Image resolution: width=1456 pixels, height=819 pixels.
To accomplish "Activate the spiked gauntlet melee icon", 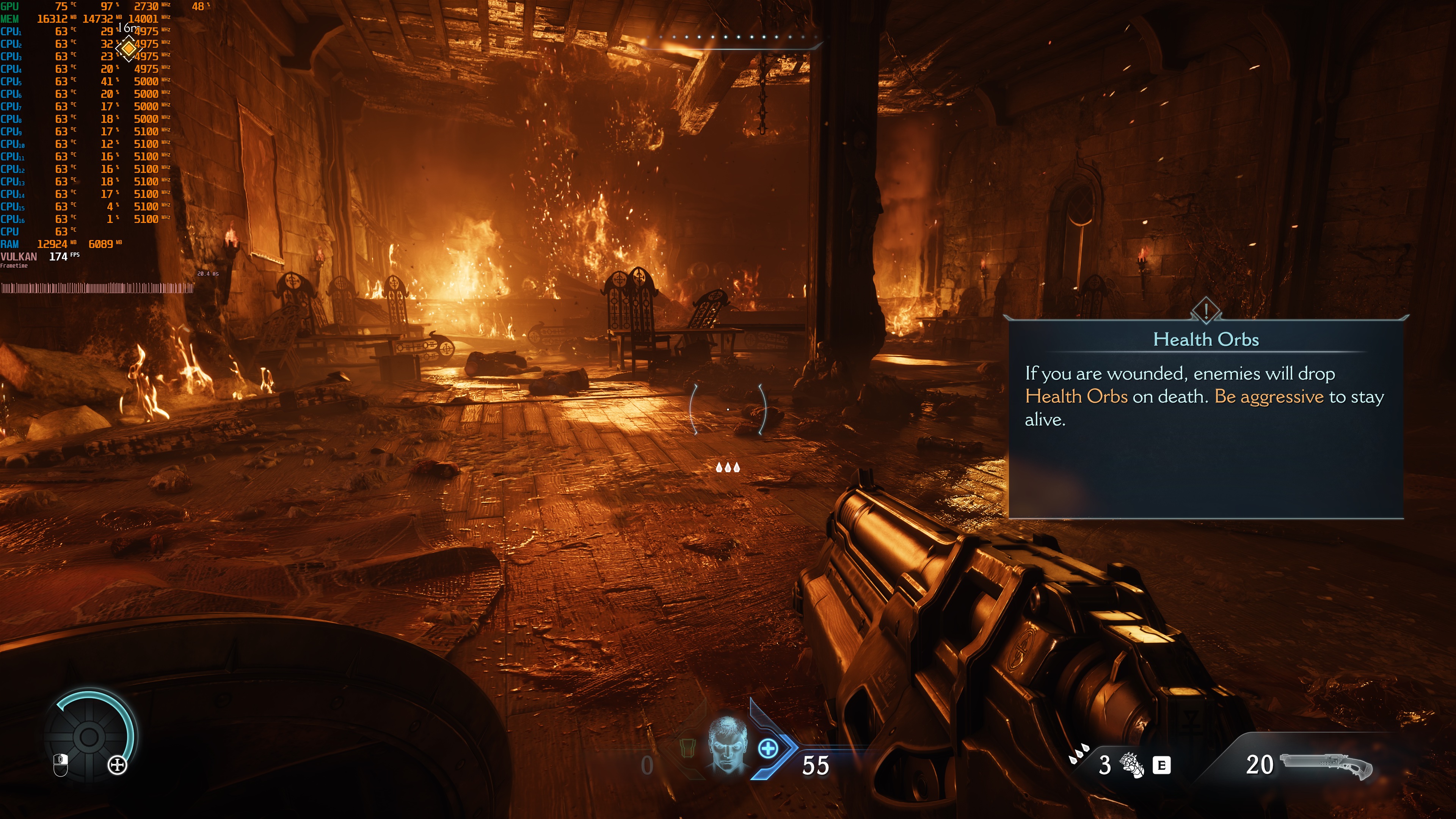I will 1132,765.
